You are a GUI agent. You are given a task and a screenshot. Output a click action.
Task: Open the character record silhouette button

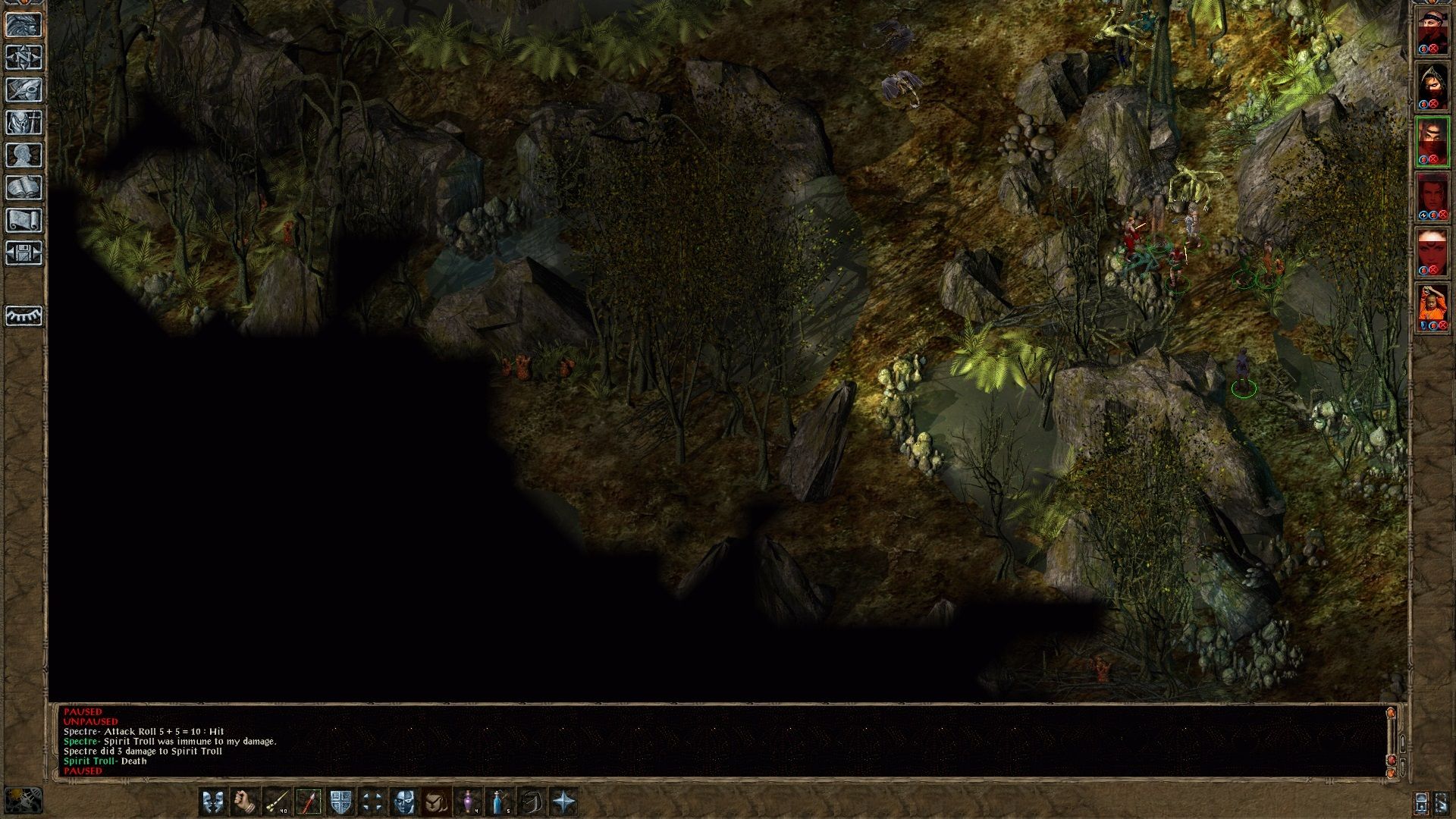(24, 155)
